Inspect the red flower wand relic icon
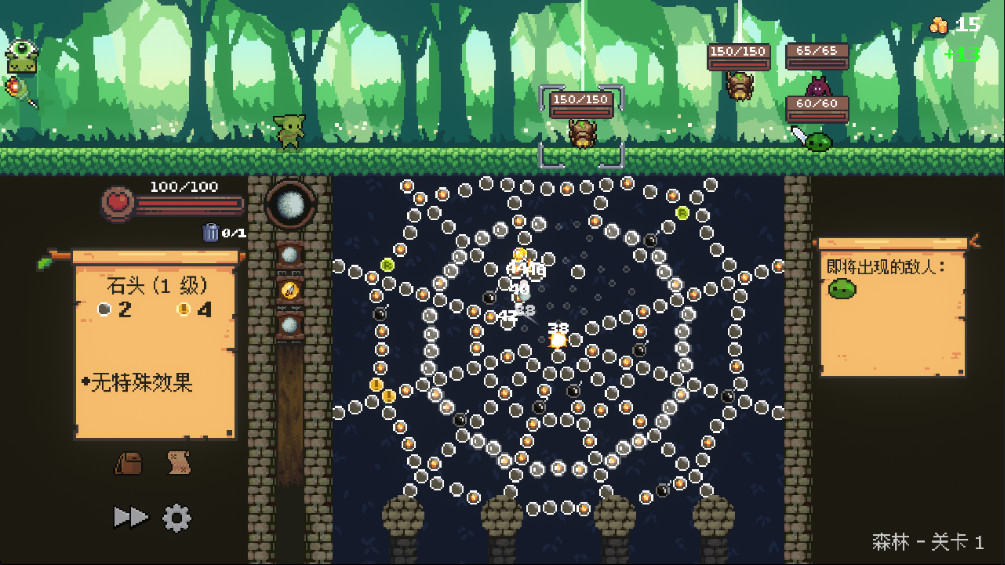 coord(20,91)
